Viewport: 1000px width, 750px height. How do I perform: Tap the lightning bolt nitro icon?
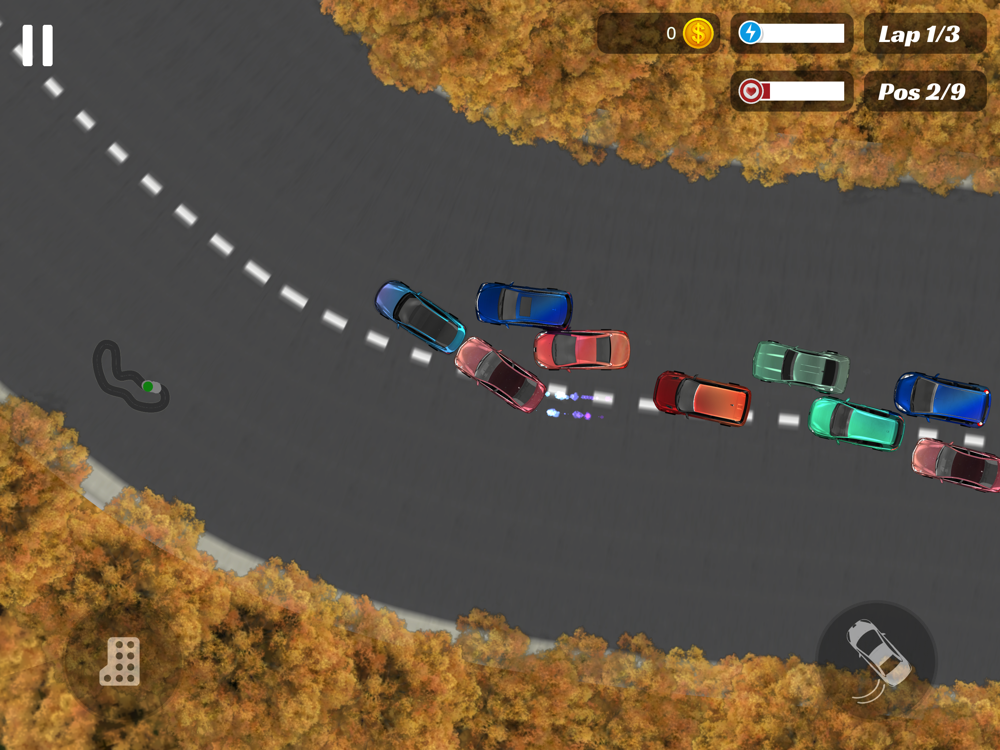point(750,33)
